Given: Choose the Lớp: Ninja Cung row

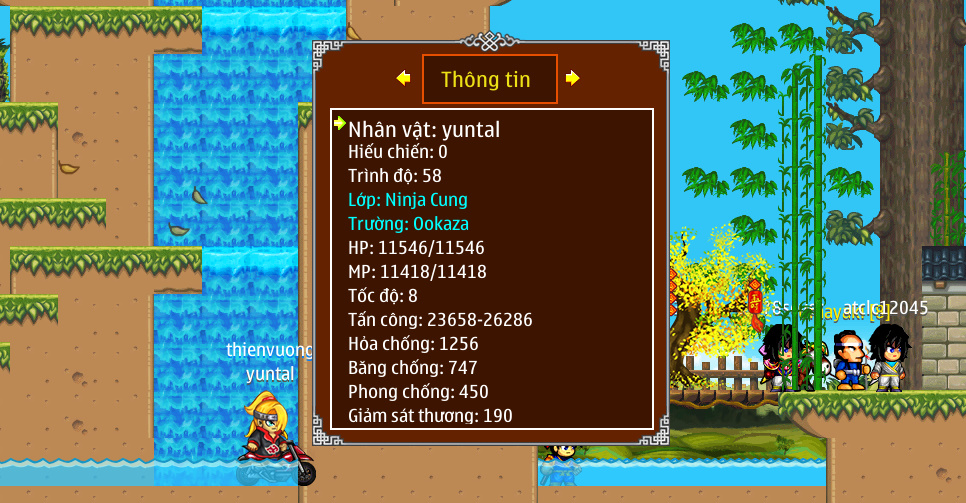Looking at the screenshot, I should point(408,199).
